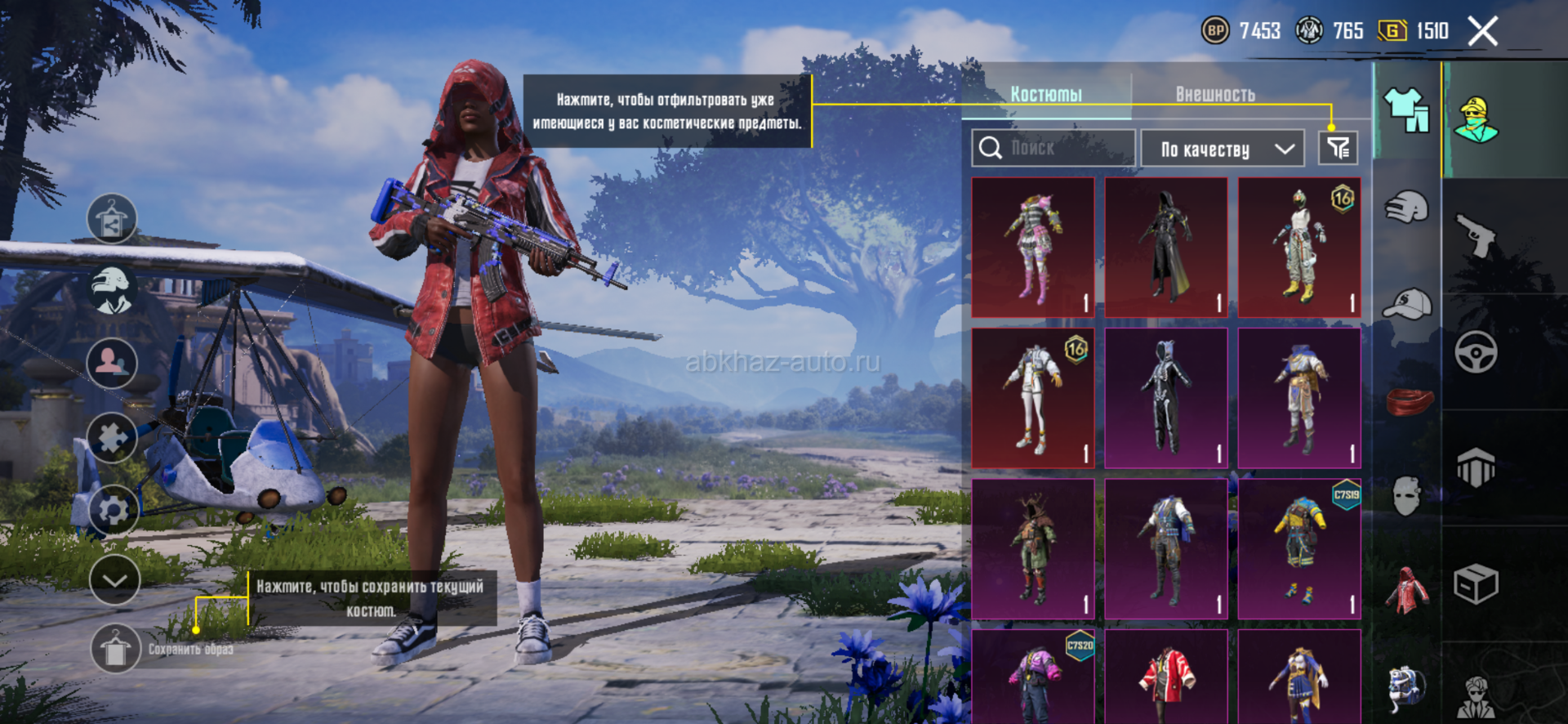Open the pistol weapon skins section
1568x724 pixels.
pos(1476,234)
